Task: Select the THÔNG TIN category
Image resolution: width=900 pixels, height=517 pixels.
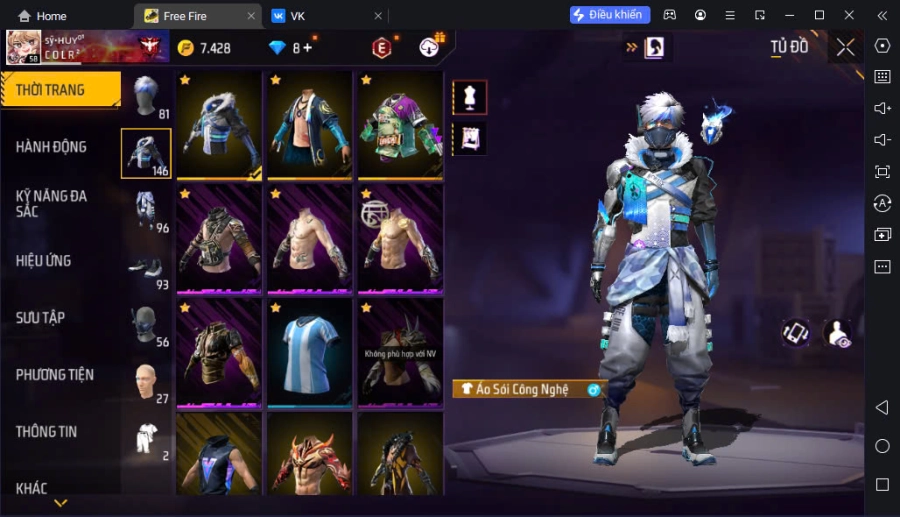Action: [x=47, y=432]
